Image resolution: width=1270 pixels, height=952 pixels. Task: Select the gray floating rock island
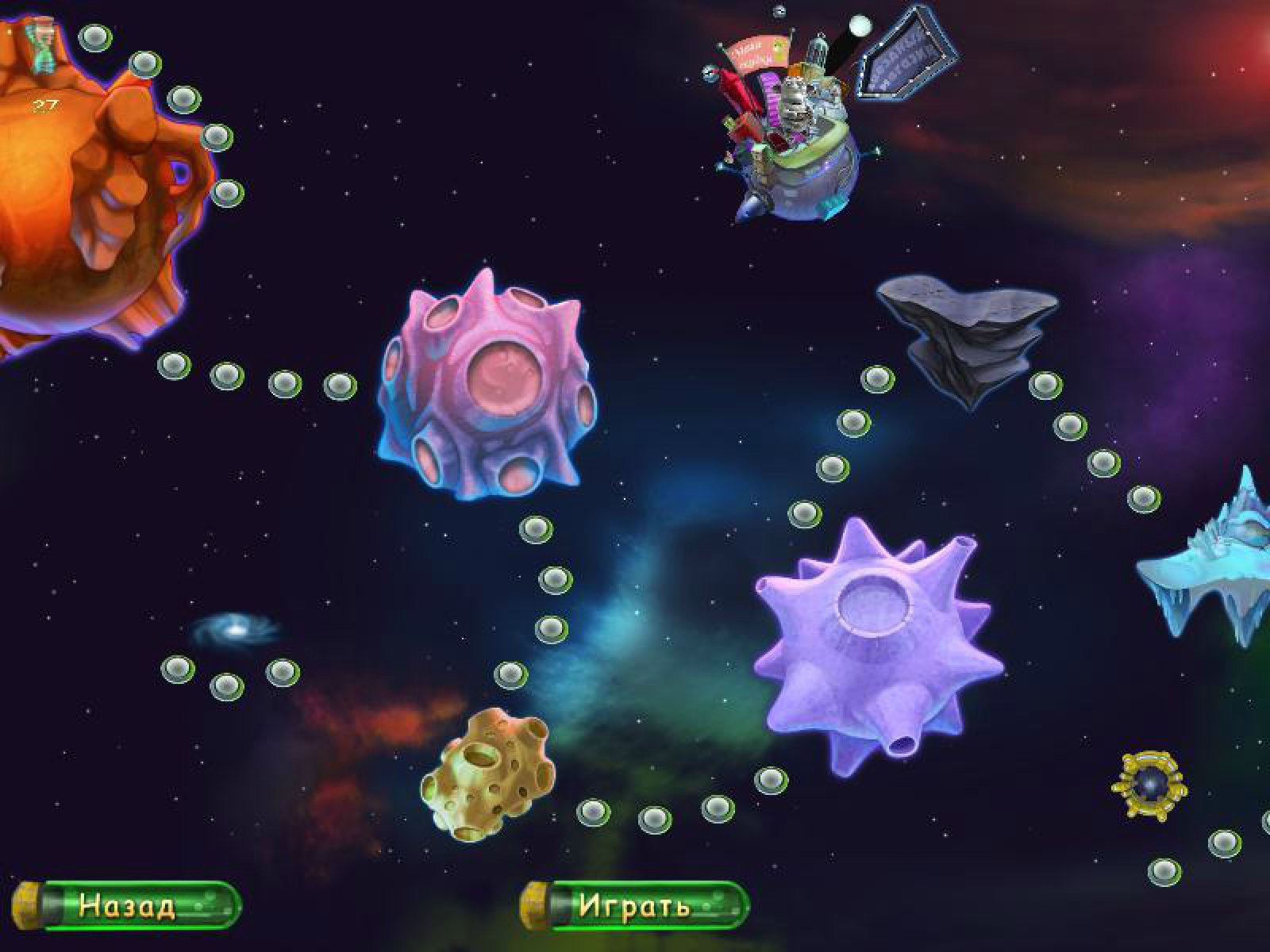(968, 333)
